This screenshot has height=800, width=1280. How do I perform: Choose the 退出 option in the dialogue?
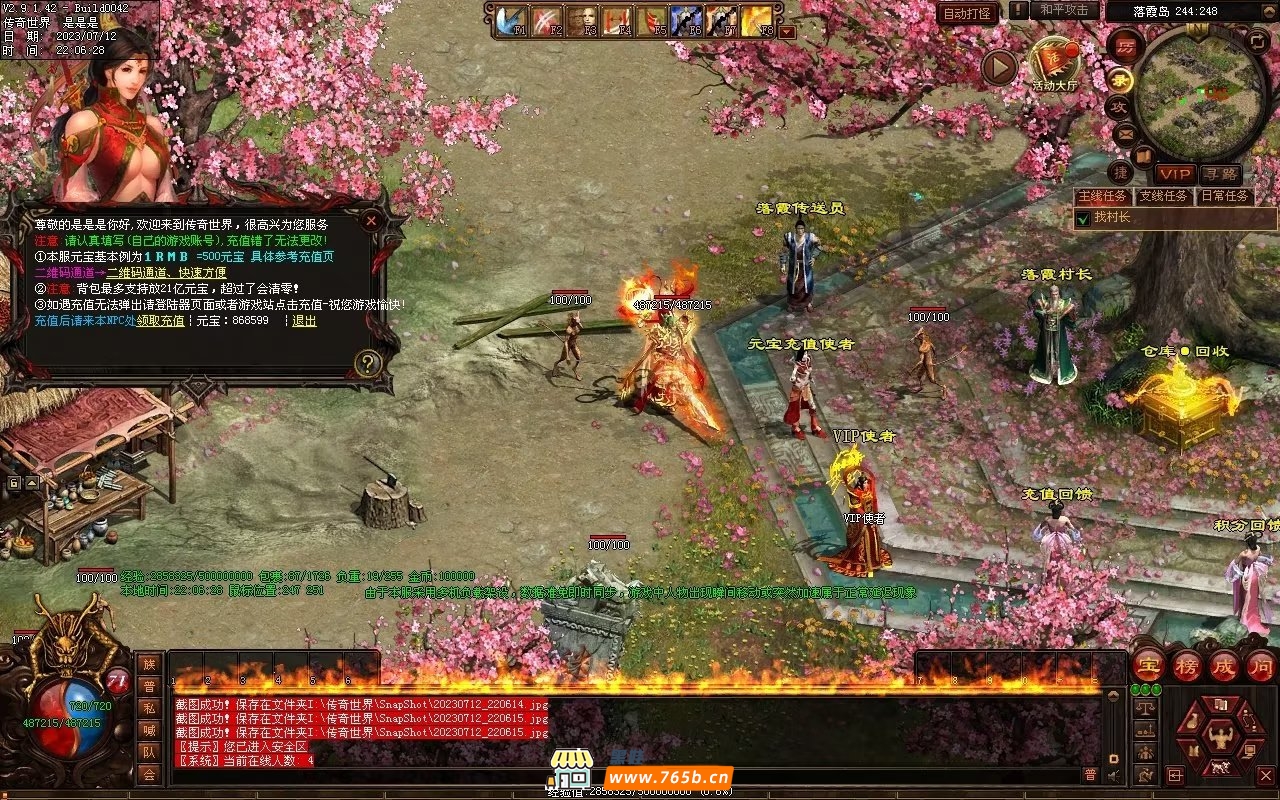[x=304, y=321]
